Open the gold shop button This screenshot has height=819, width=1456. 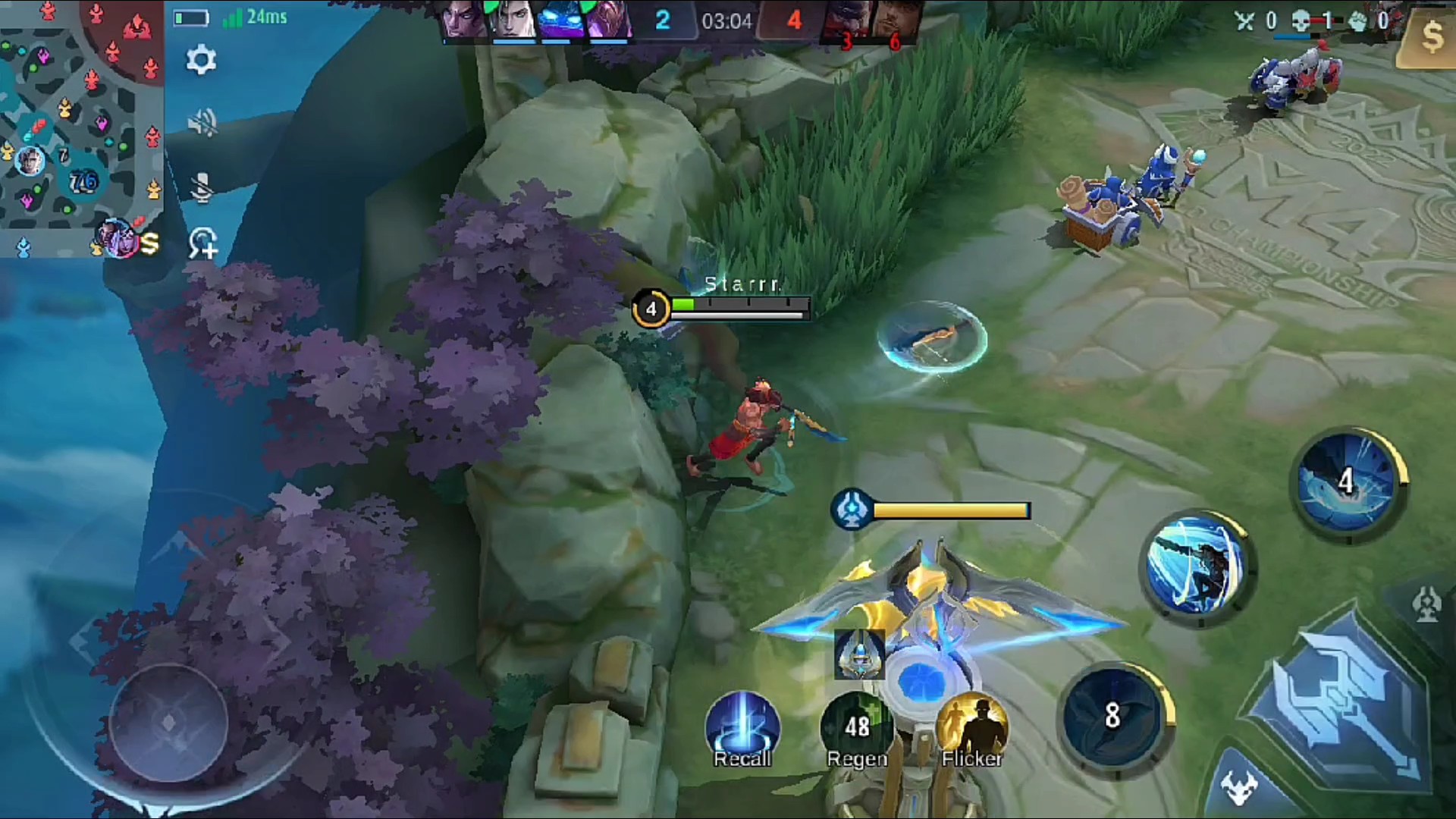[x=1430, y=36]
